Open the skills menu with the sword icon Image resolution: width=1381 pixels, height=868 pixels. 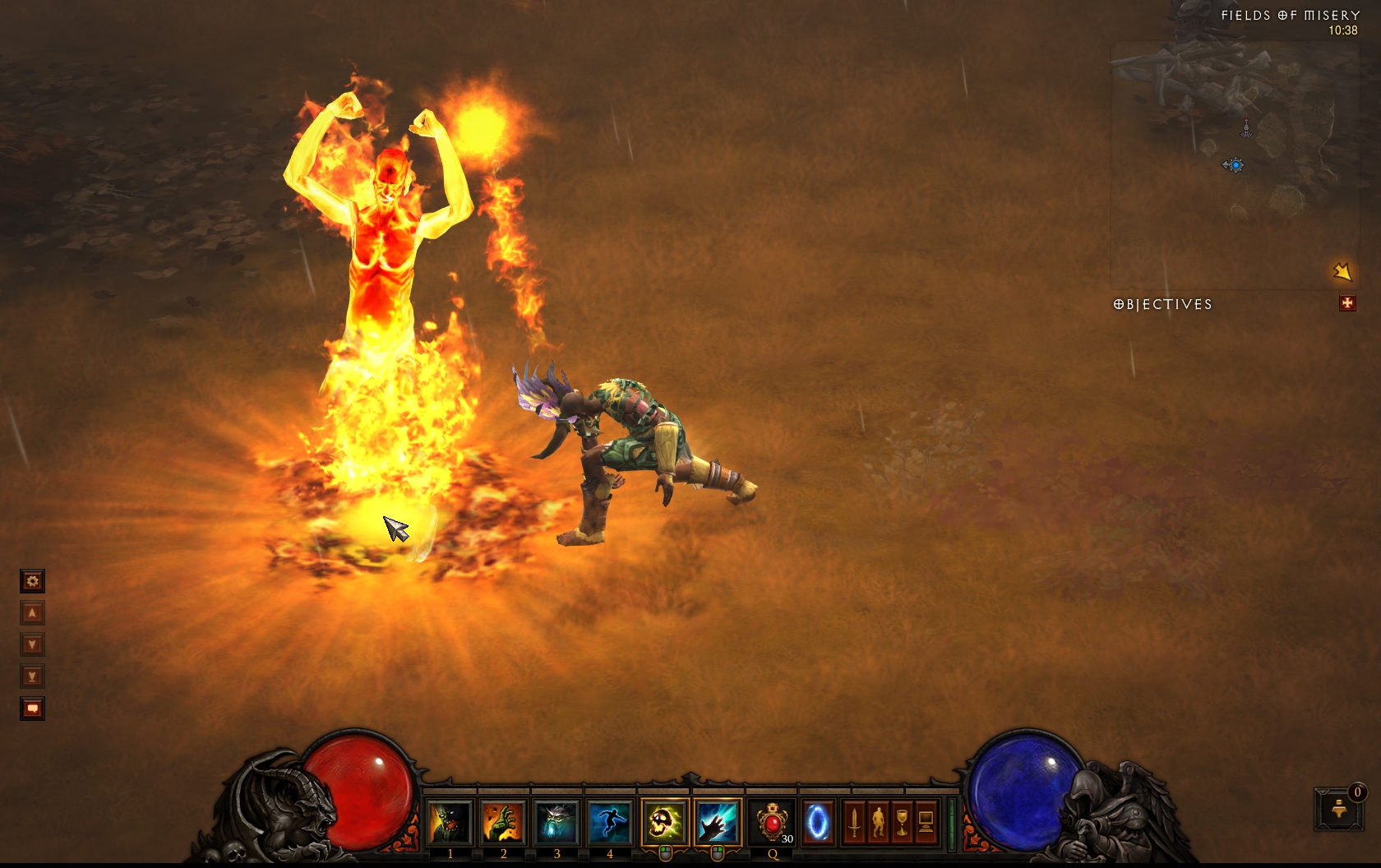point(855,822)
